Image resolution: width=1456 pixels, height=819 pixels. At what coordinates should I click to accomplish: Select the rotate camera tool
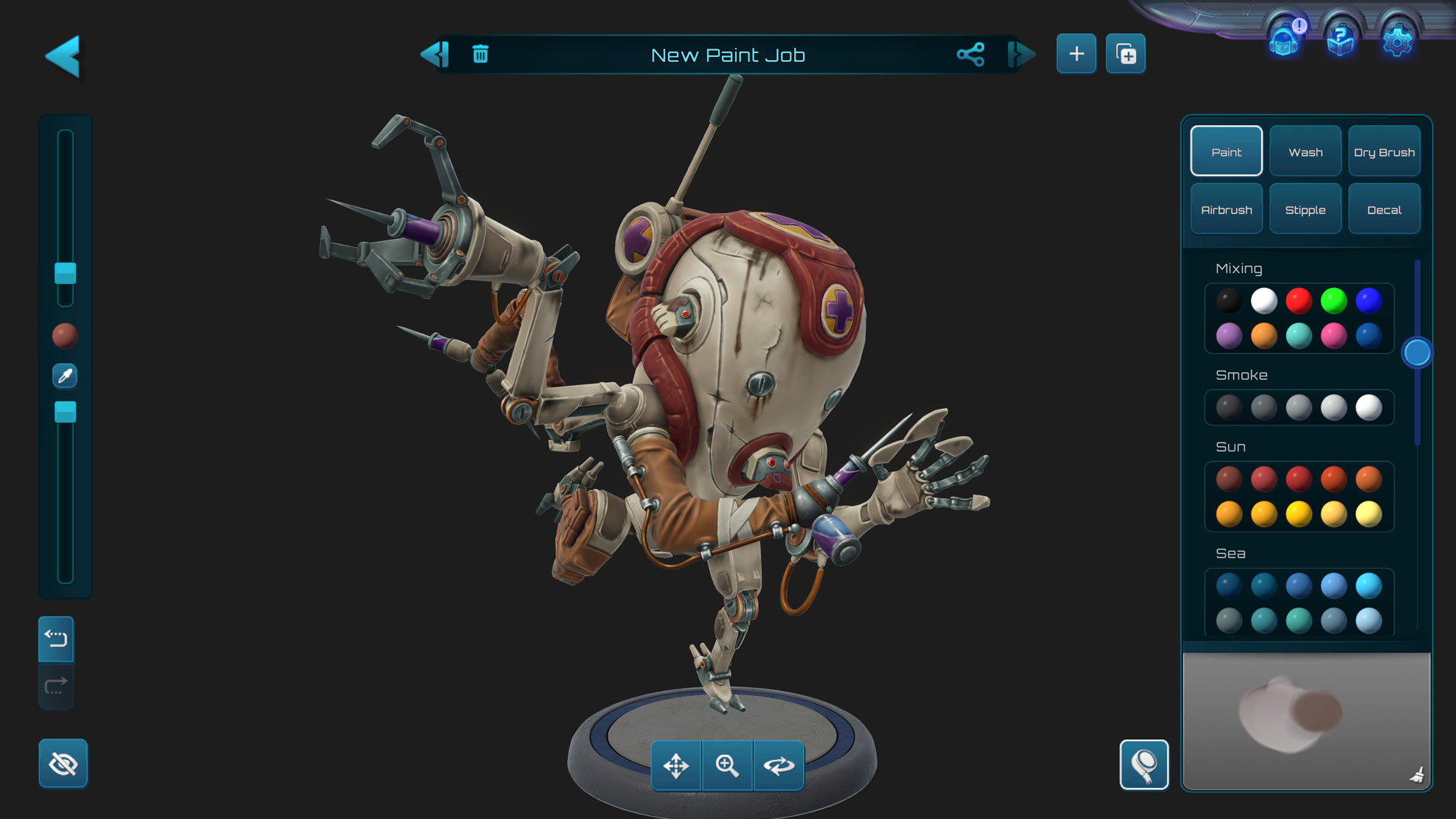pyautogui.click(x=779, y=766)
